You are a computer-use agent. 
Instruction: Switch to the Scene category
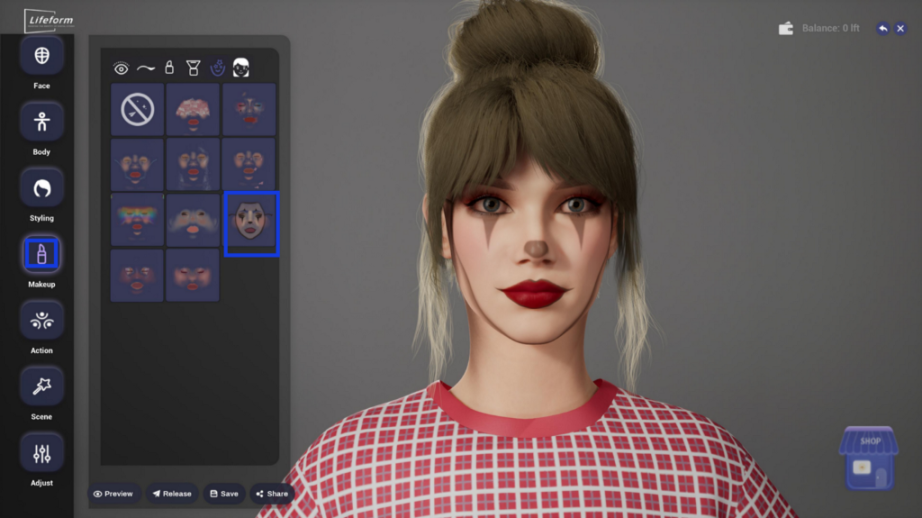[x=42, y=386]
